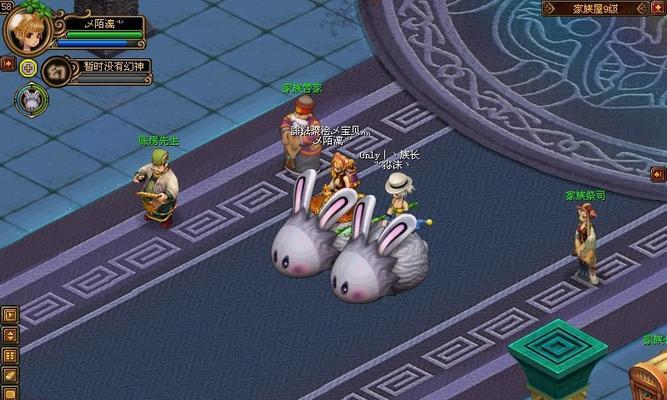Click the rabbit pet portrait icon
Viewport: 667px width, 400px height.
(x=31, y=98)
